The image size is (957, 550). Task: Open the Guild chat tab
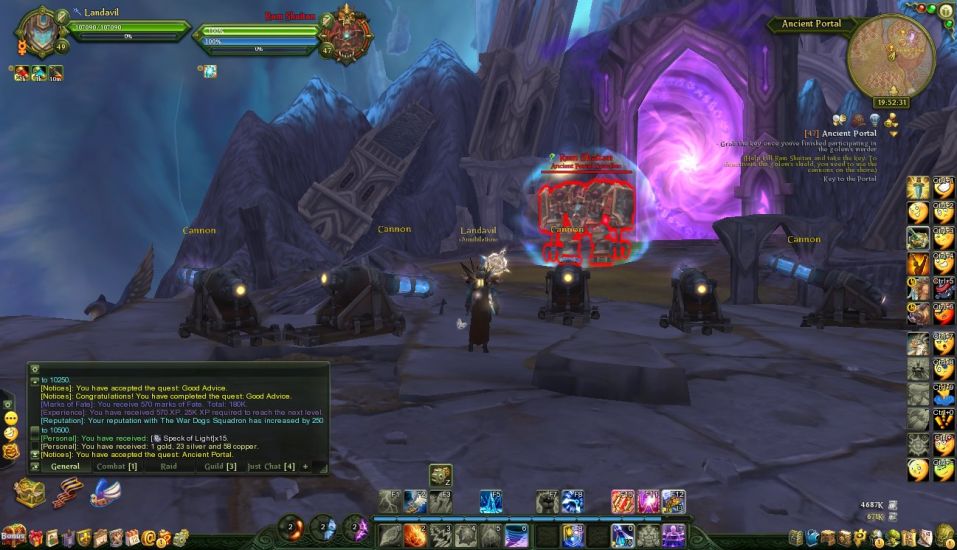[220, 466]
